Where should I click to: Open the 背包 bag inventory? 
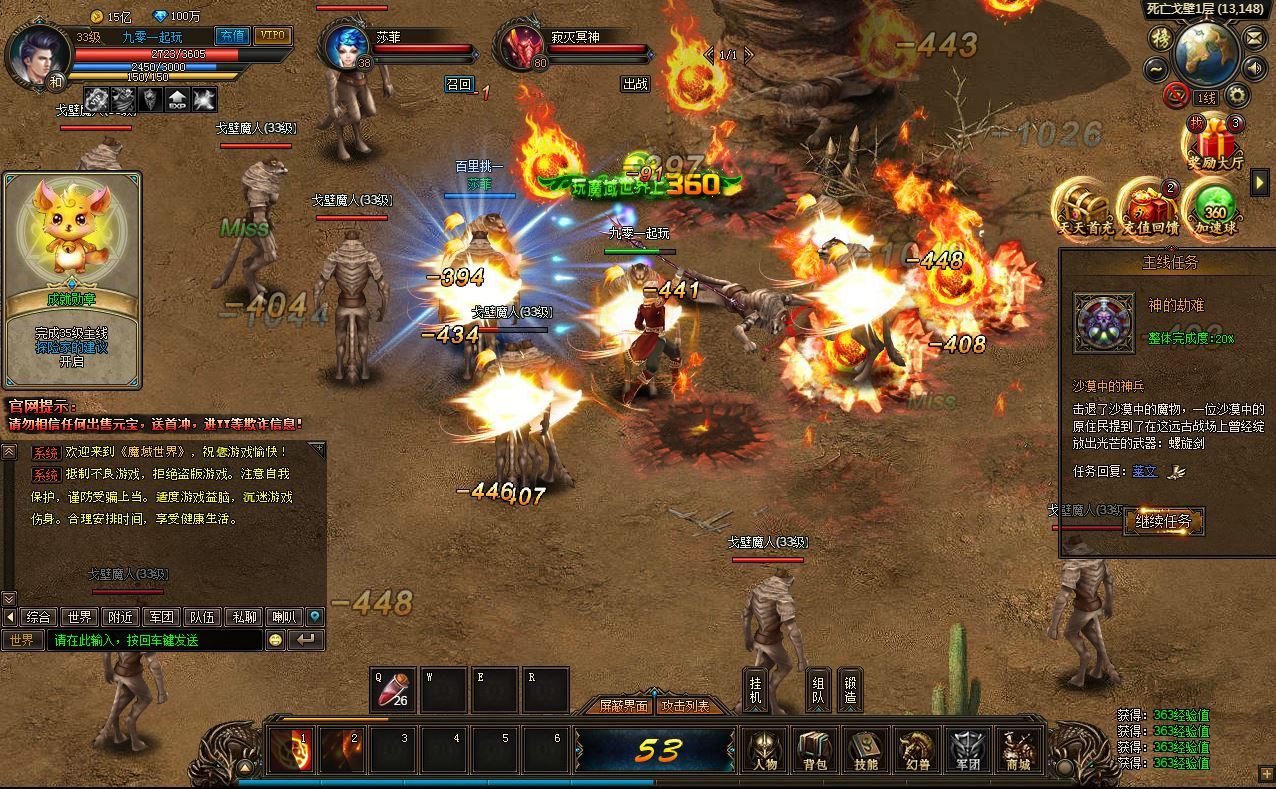(815, 750)
